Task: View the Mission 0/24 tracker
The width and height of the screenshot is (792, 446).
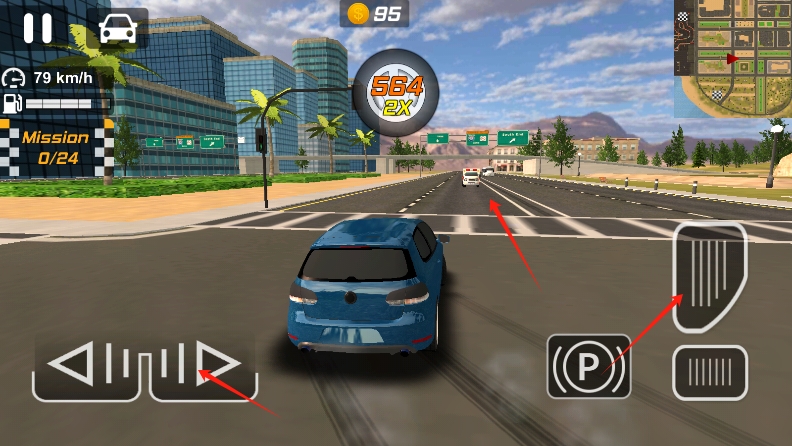Action: [56, 147]
